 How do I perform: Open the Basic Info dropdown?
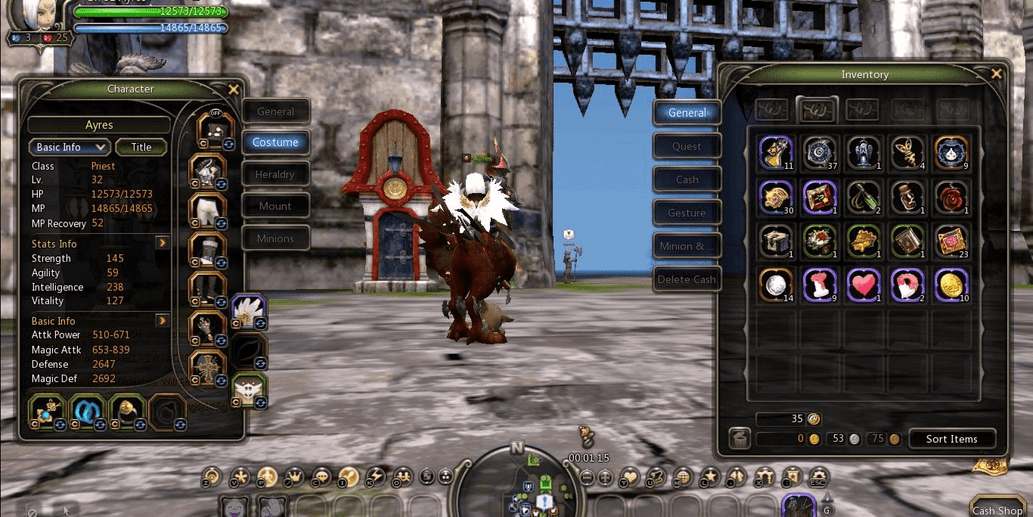tap(69, 147)
